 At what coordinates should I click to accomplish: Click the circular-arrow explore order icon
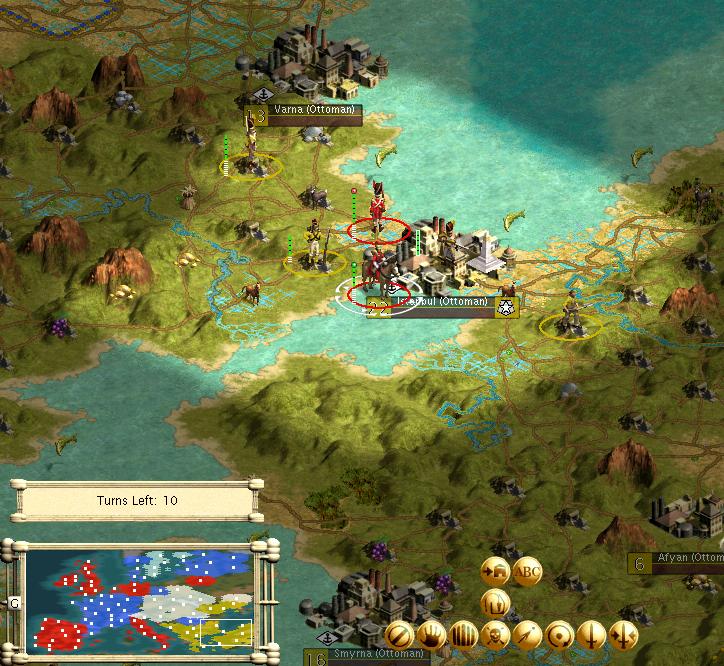(x=560, y=634)
